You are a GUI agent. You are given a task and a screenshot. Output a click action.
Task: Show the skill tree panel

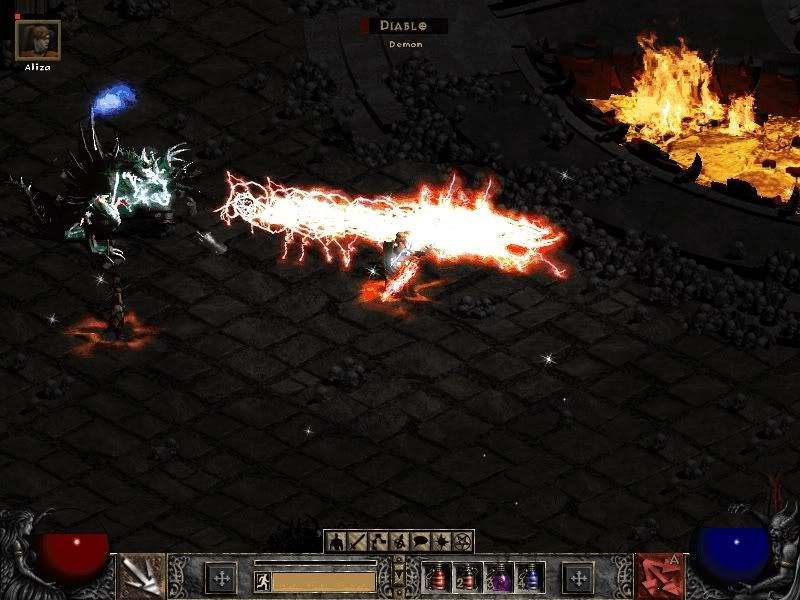point(378,542)
